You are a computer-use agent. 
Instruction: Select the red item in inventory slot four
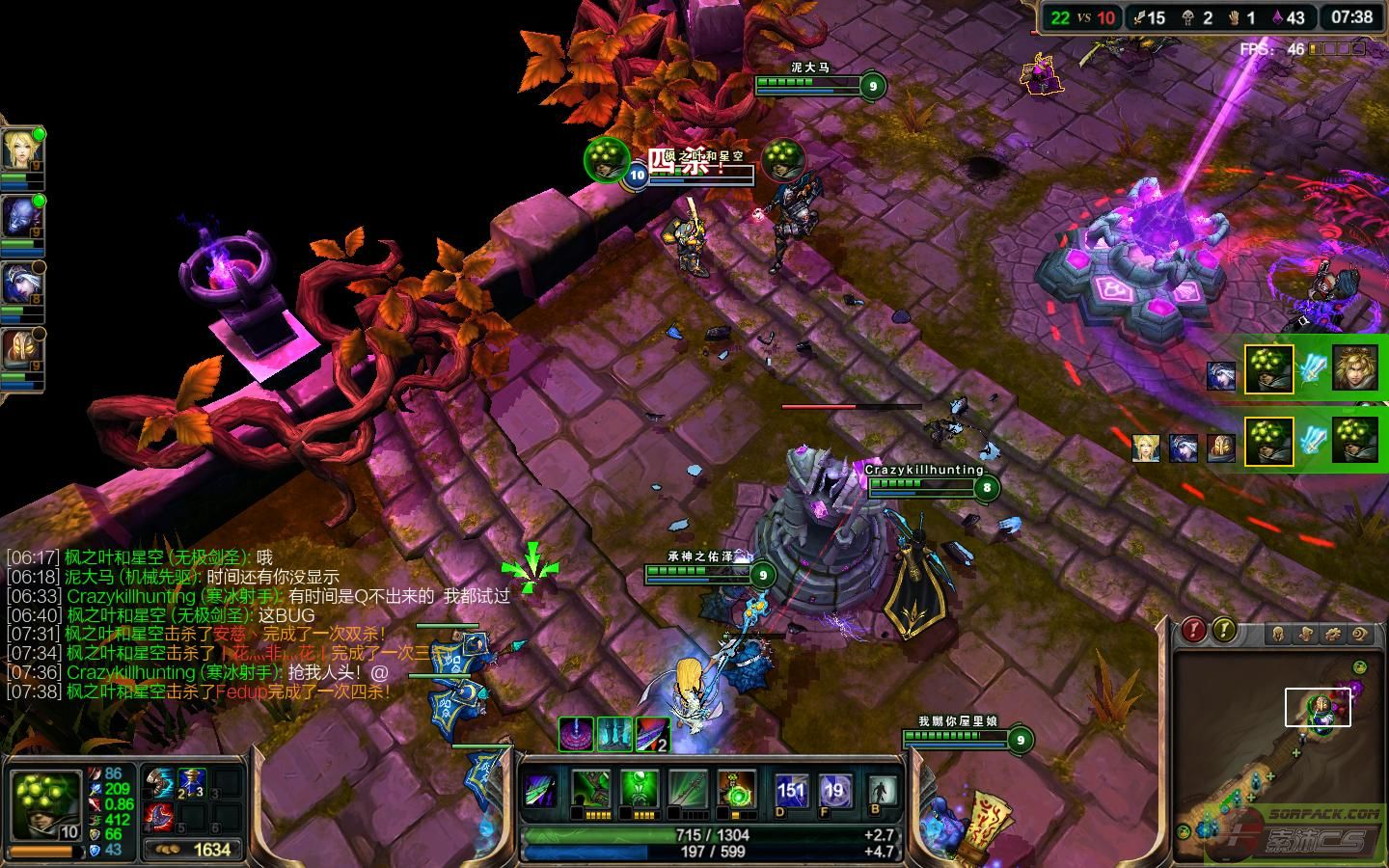coord(160,817)
